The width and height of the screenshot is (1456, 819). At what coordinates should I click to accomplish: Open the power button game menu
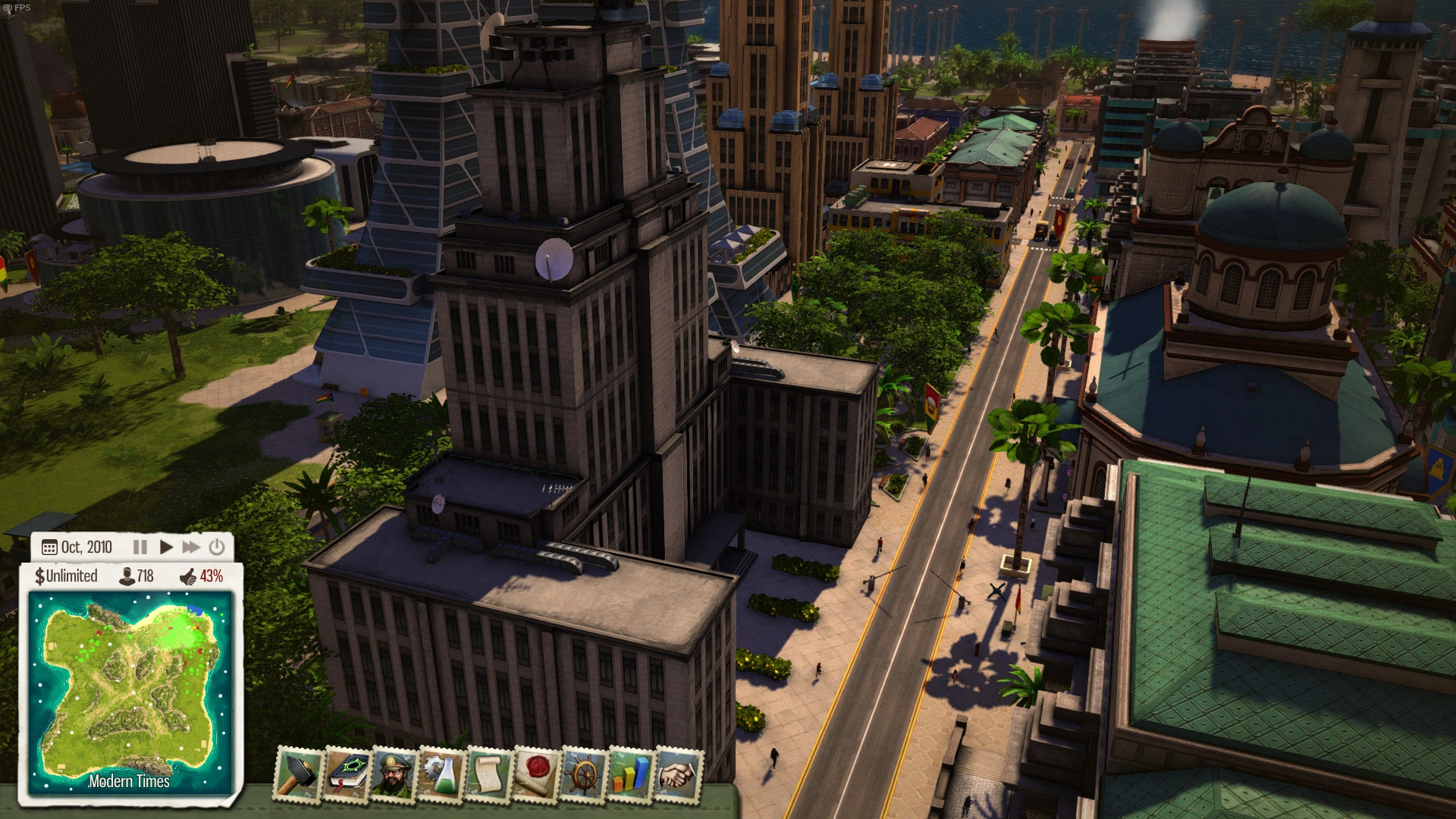coord(217,547)
